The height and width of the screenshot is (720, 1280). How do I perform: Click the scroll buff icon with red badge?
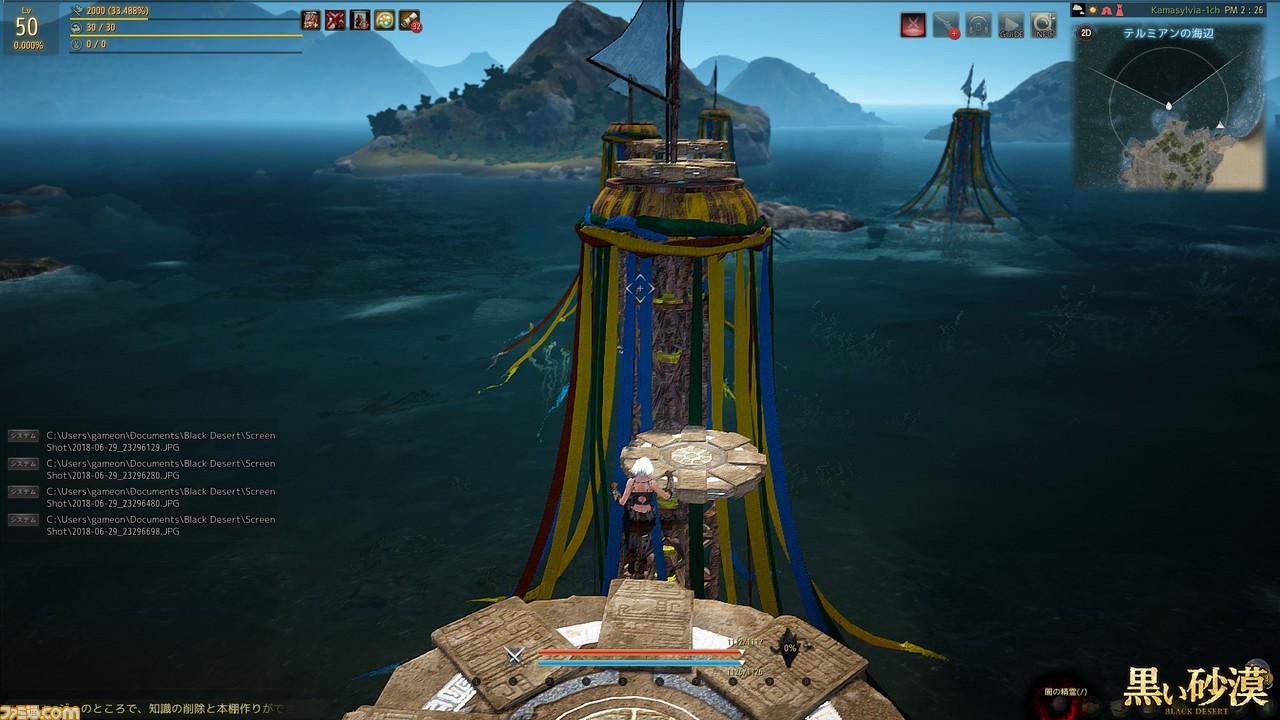[x=410, y=20]
